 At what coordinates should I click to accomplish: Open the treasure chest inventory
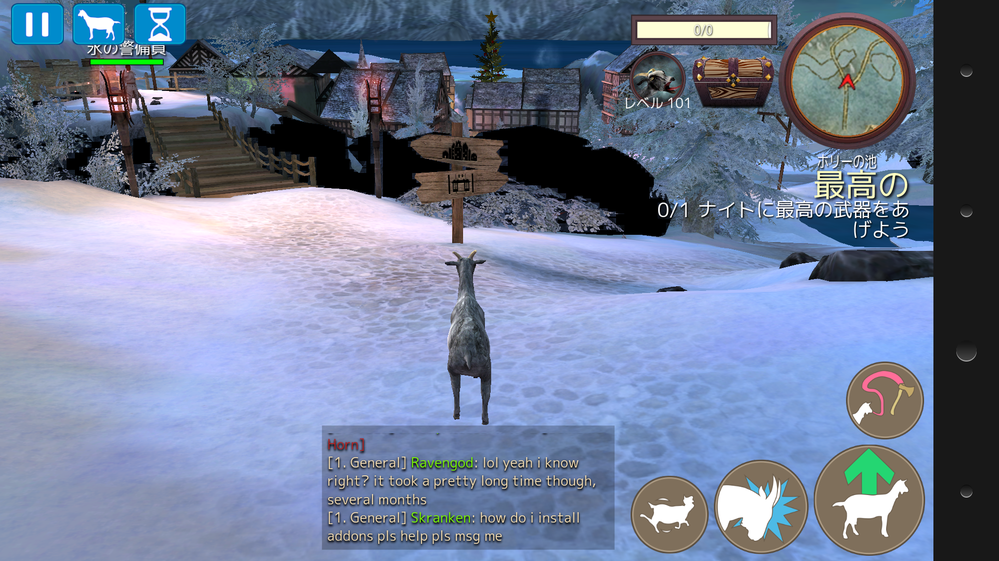tap(734, 81)
